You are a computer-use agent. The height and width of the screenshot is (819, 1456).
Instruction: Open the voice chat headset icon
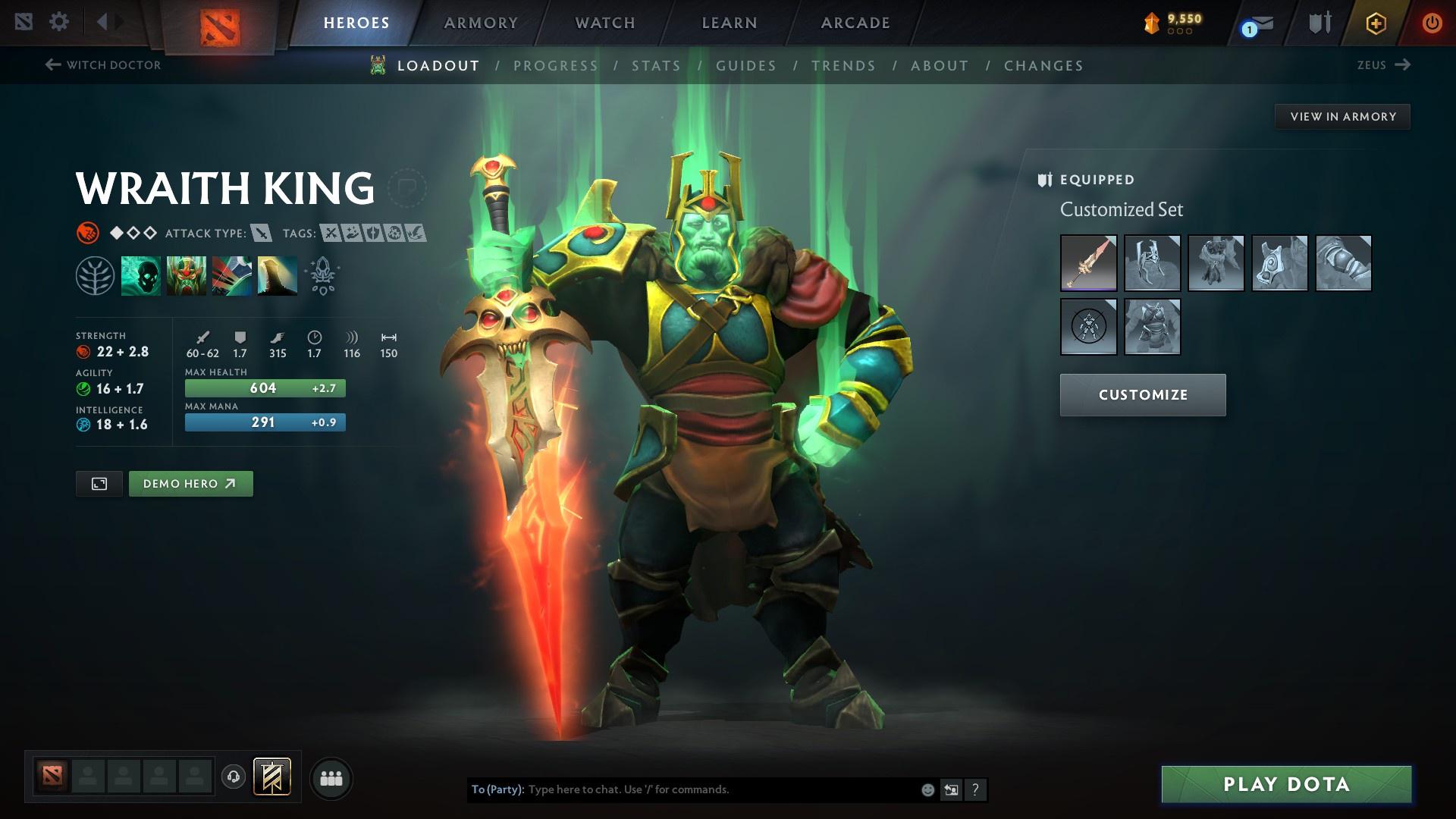(x=233, y=777)
